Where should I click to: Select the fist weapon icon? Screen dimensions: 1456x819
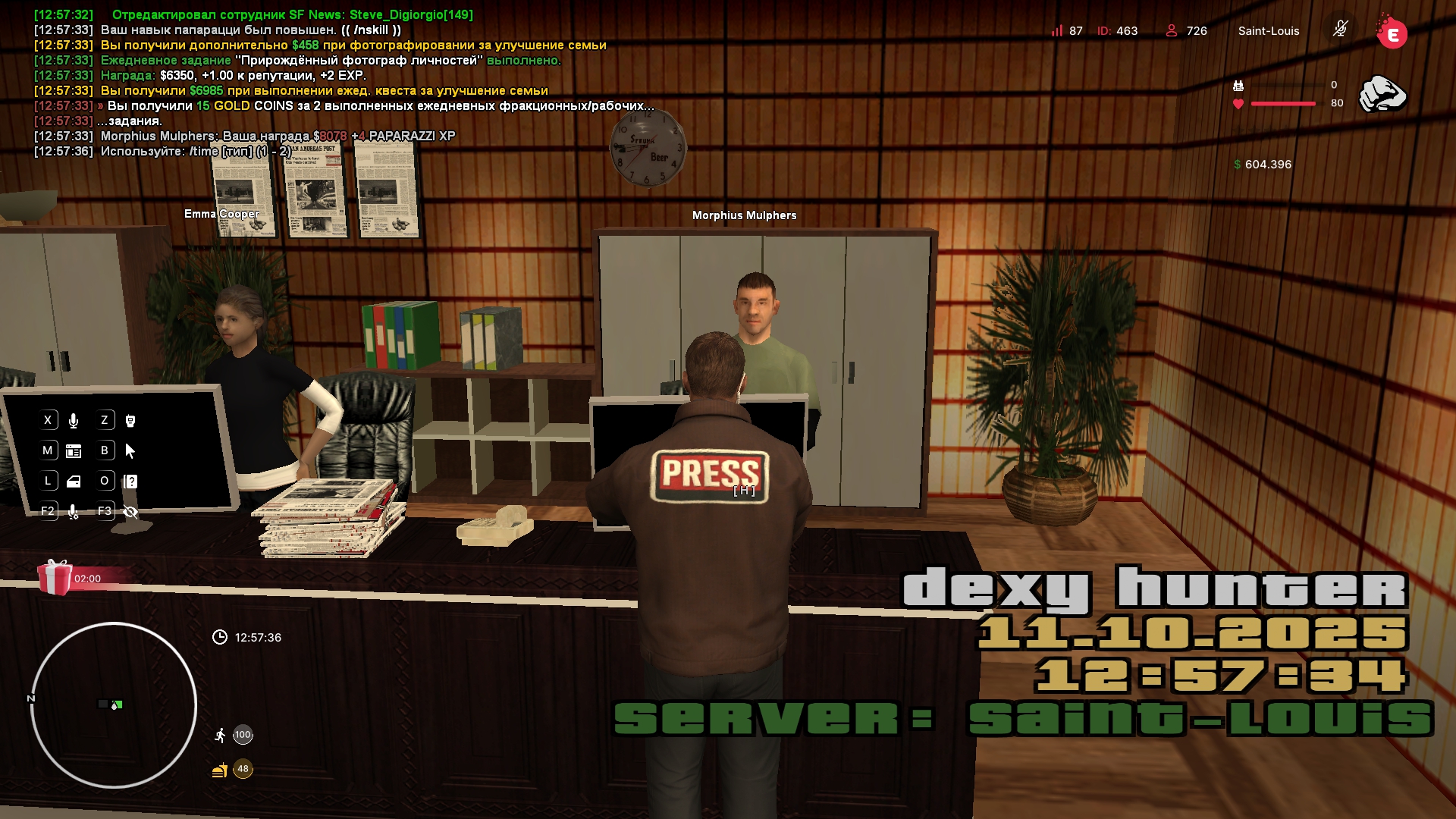click(x=1382, y=94)
